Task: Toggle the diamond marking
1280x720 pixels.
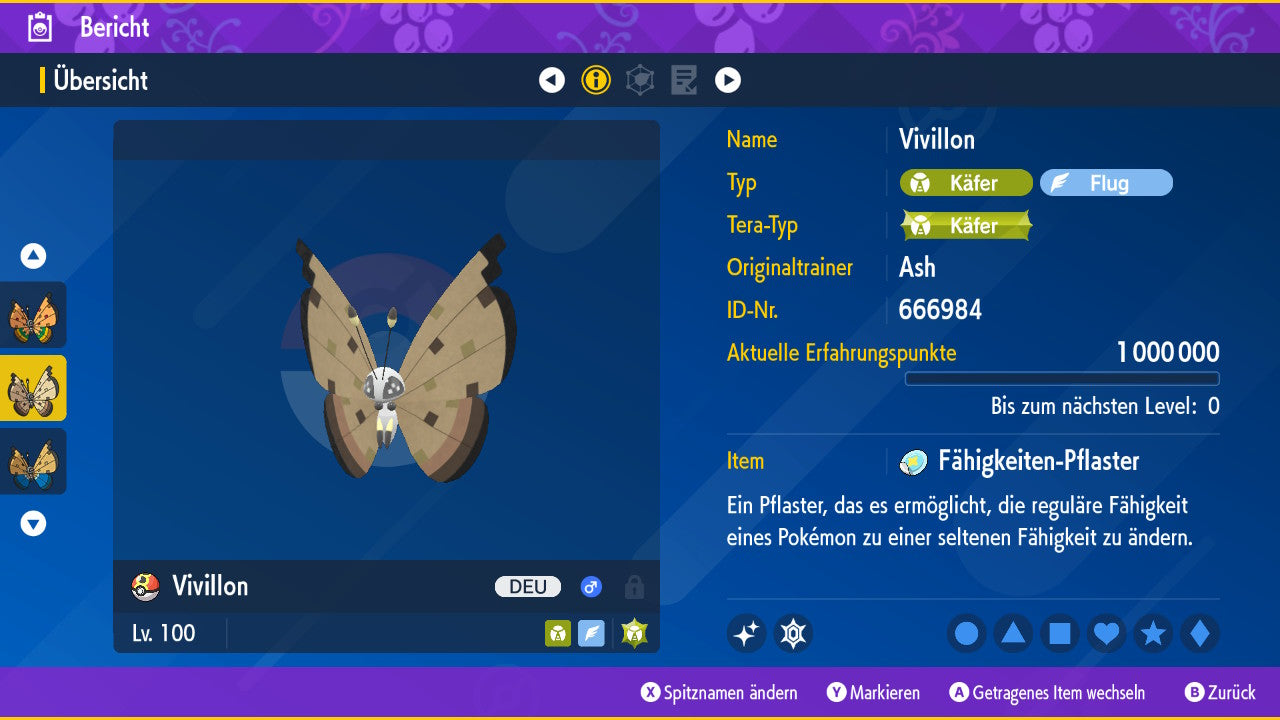Action: (1200, 633)
